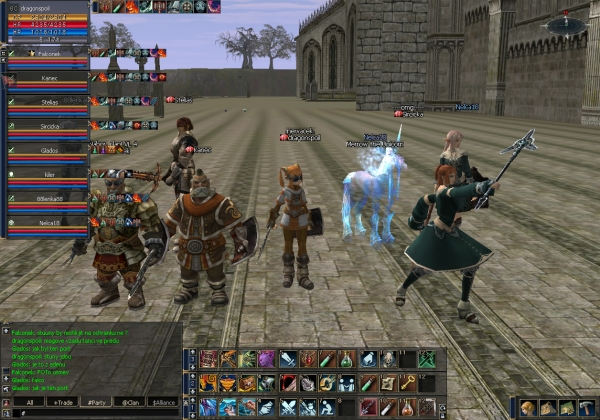The width and height of the screenshot is (600, 420).
Task: Target party member Nelca18
Action: pos(45,224)
